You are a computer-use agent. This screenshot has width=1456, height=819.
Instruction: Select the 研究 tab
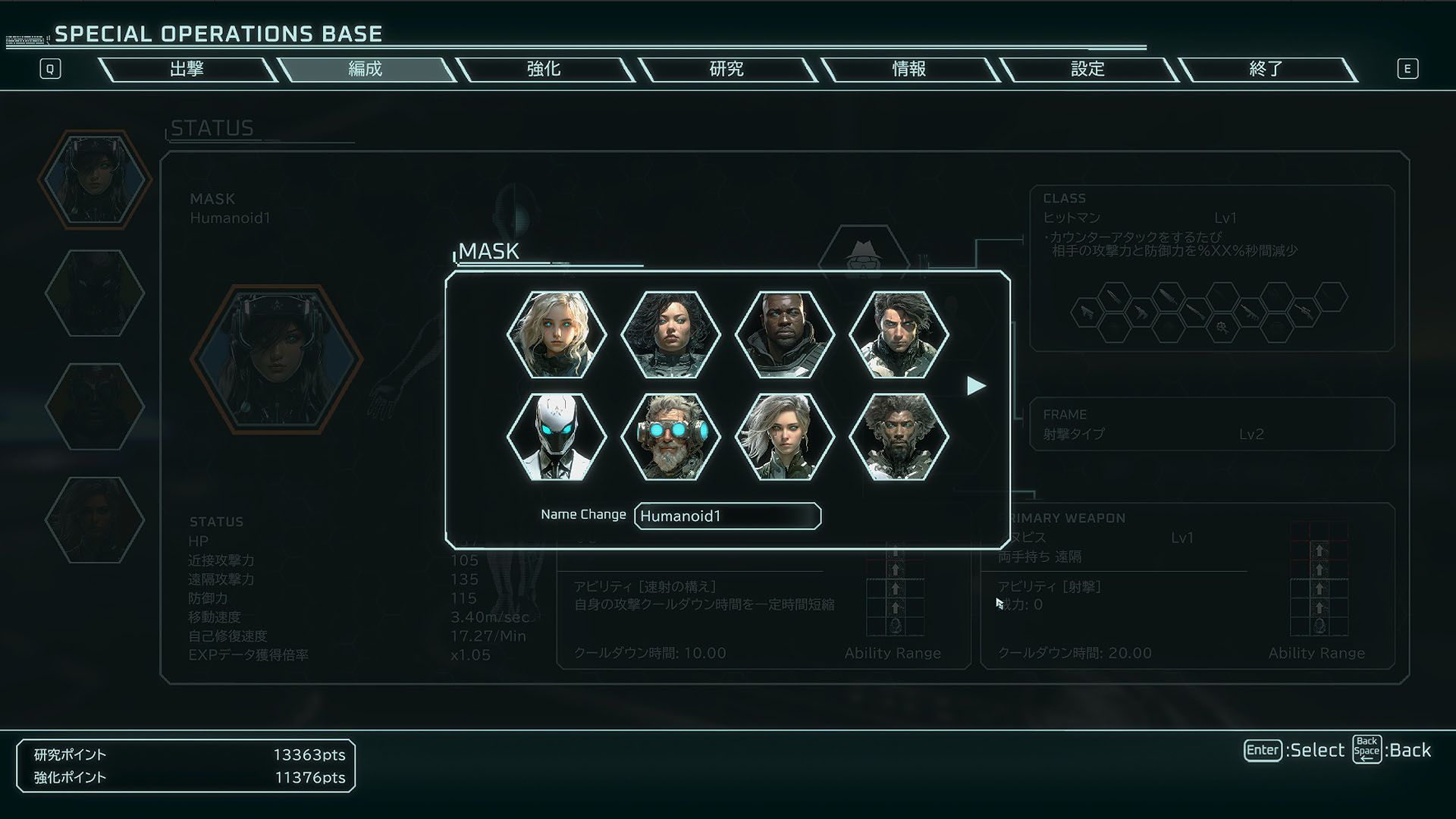[x=726, y=69]
